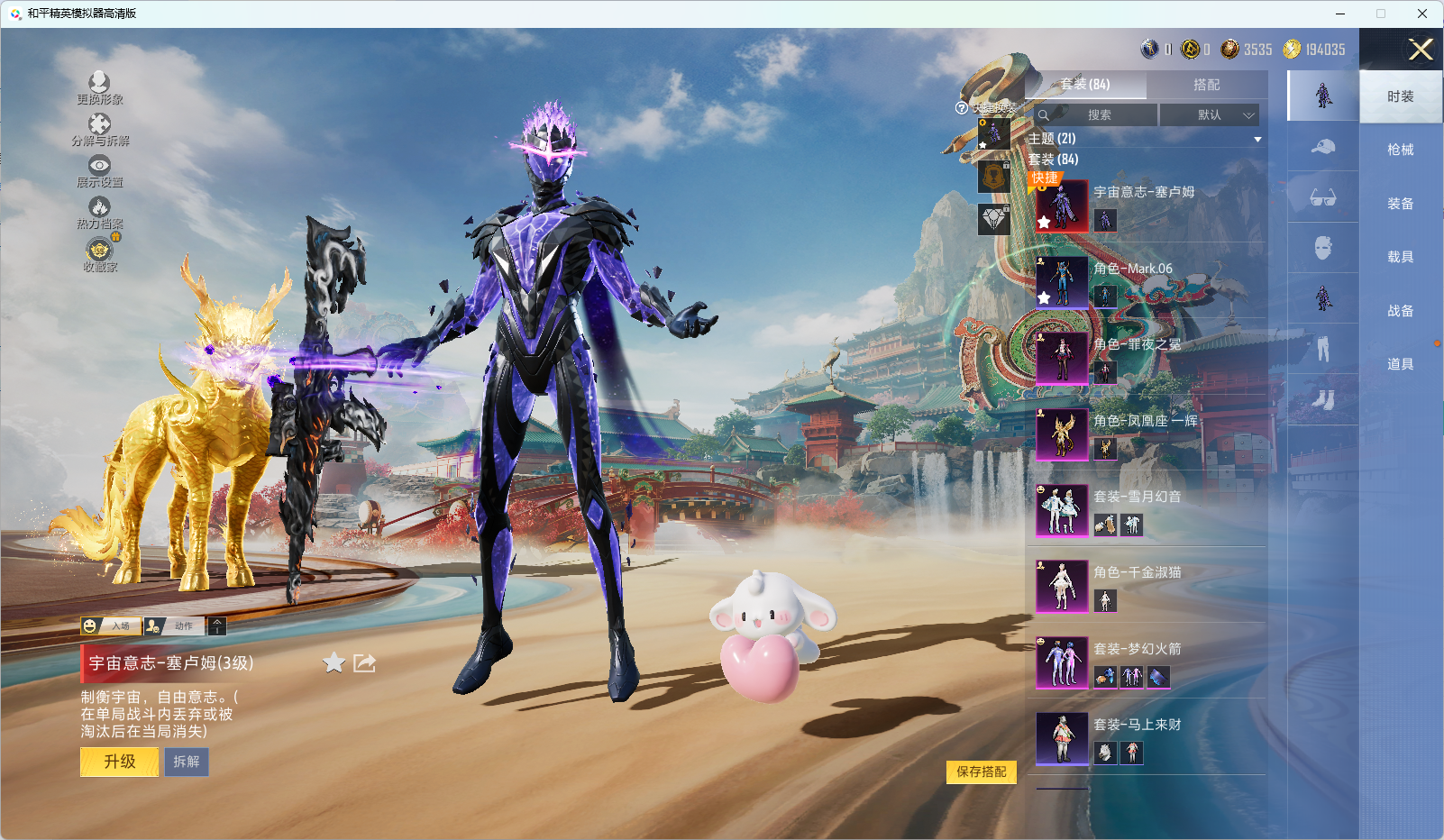The width and height of the screenshot is (1444, 840).
Task: Switch to the 搭配 tab
Action: [x=1206, y=85]
